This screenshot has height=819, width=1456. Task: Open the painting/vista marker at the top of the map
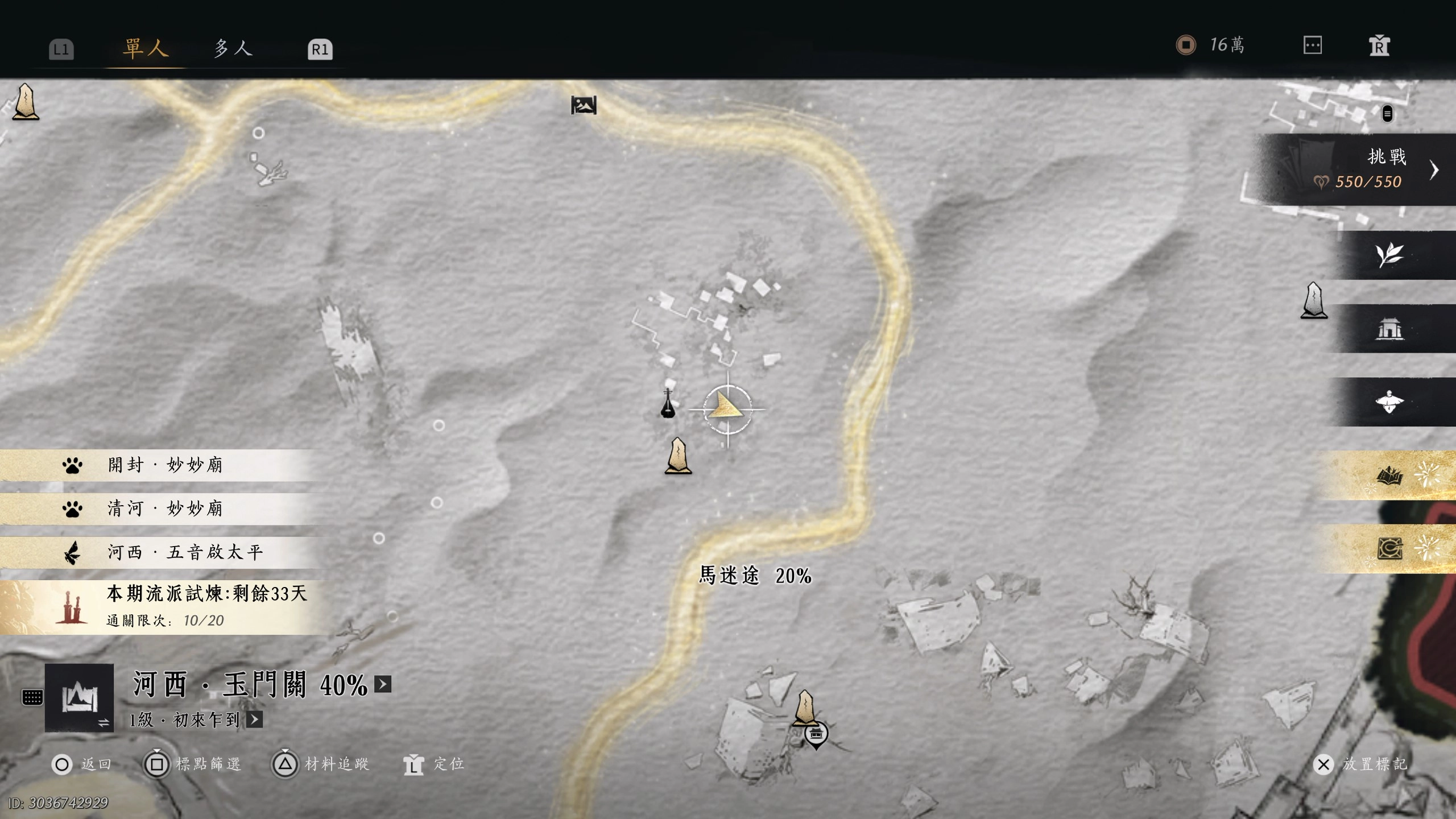coord(585,105)
